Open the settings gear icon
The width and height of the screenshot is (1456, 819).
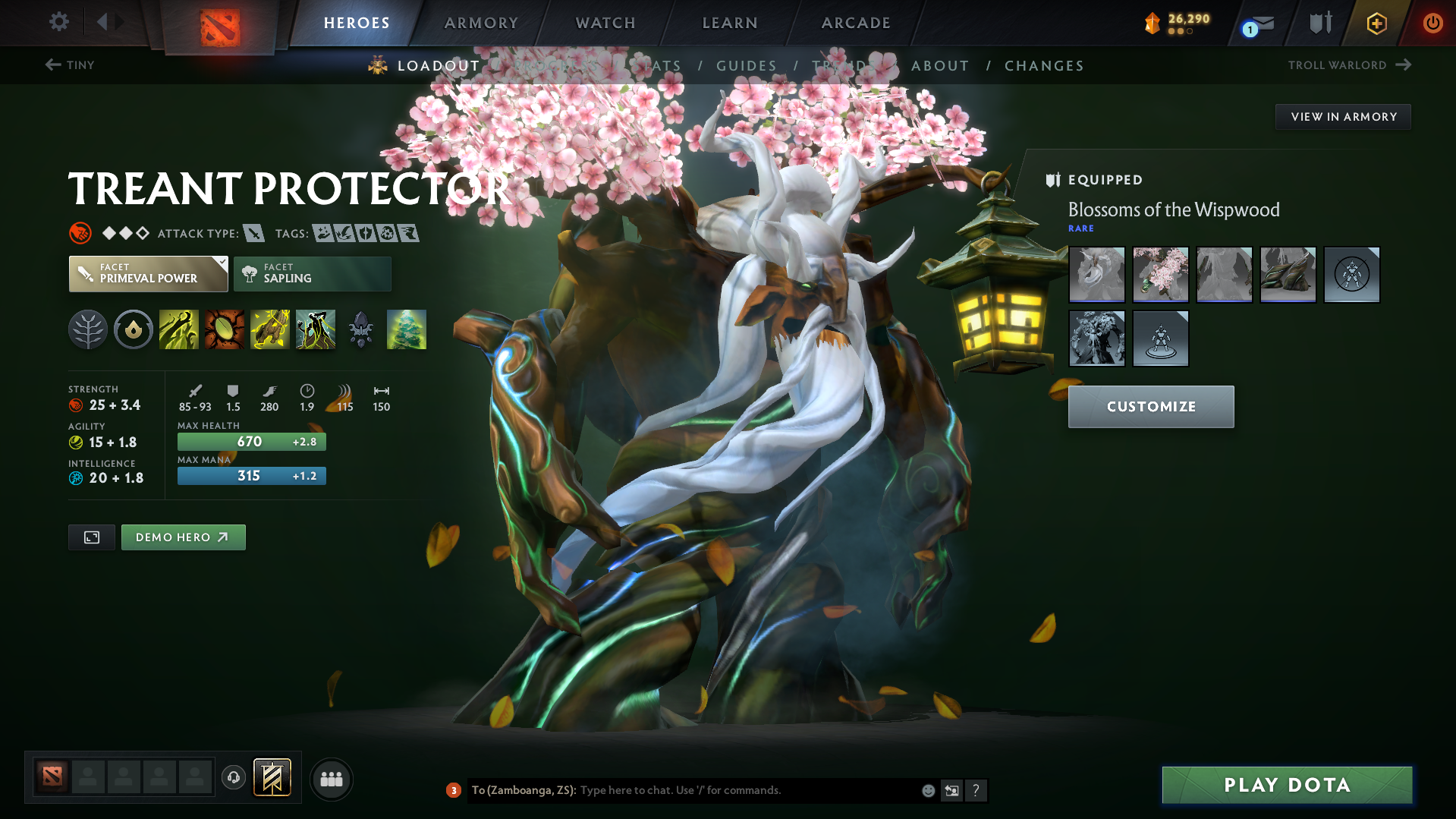coord(58,22)
